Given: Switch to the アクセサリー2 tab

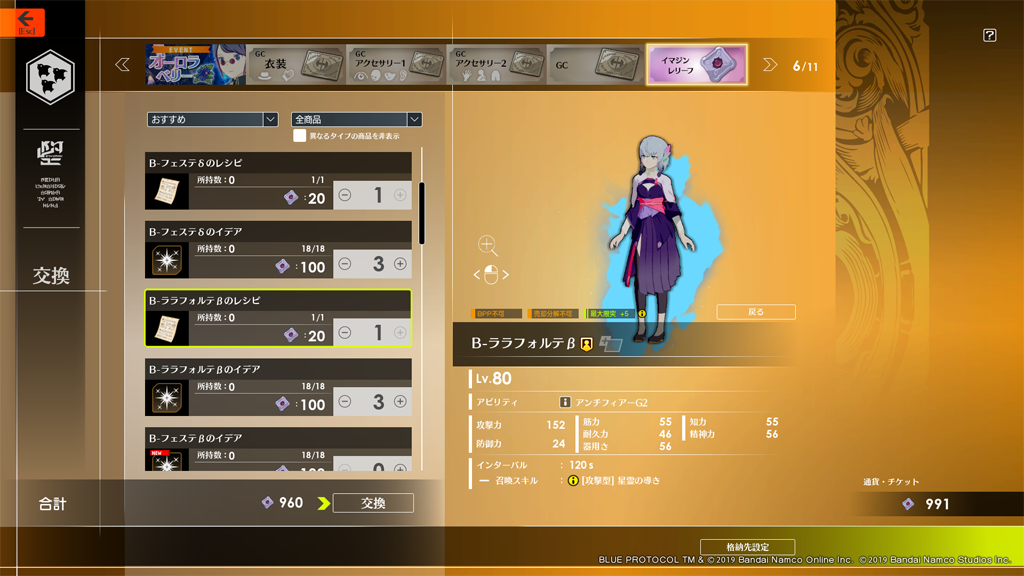Looking at the screenshot, I should pos(496,65).
